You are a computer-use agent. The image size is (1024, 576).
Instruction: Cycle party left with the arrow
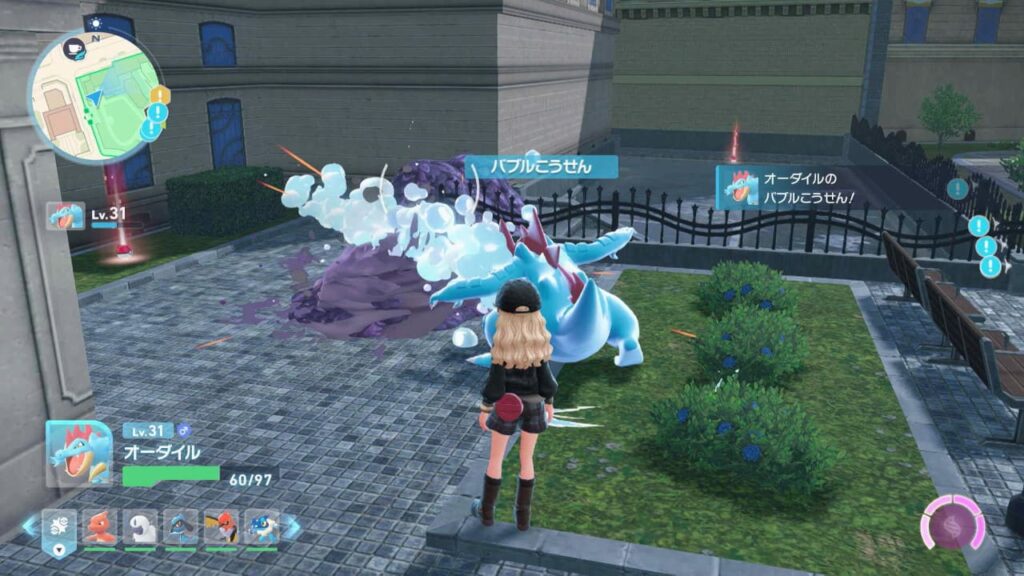point(30,526)
